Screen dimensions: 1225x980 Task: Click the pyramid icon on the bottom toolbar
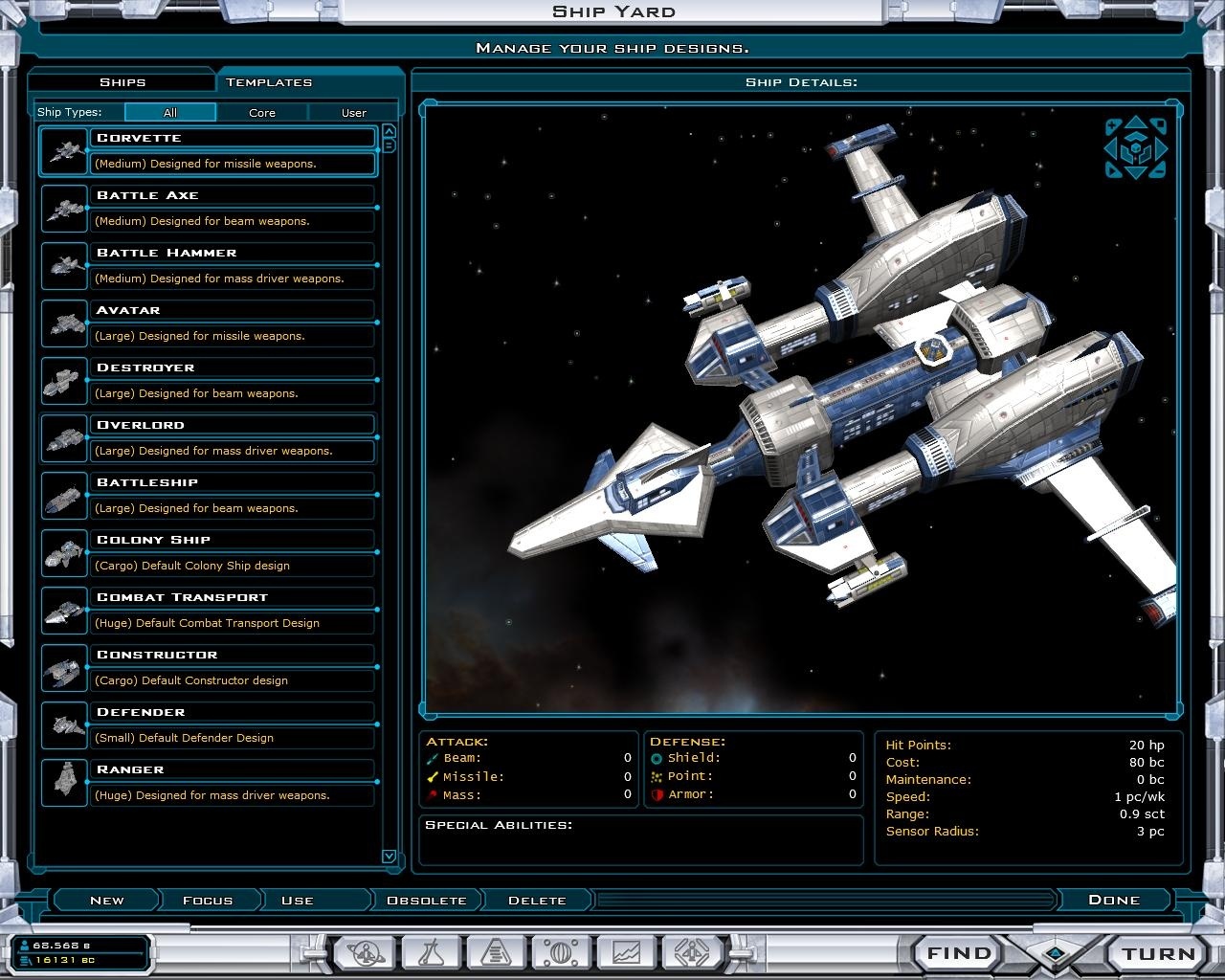click(497, 952)
